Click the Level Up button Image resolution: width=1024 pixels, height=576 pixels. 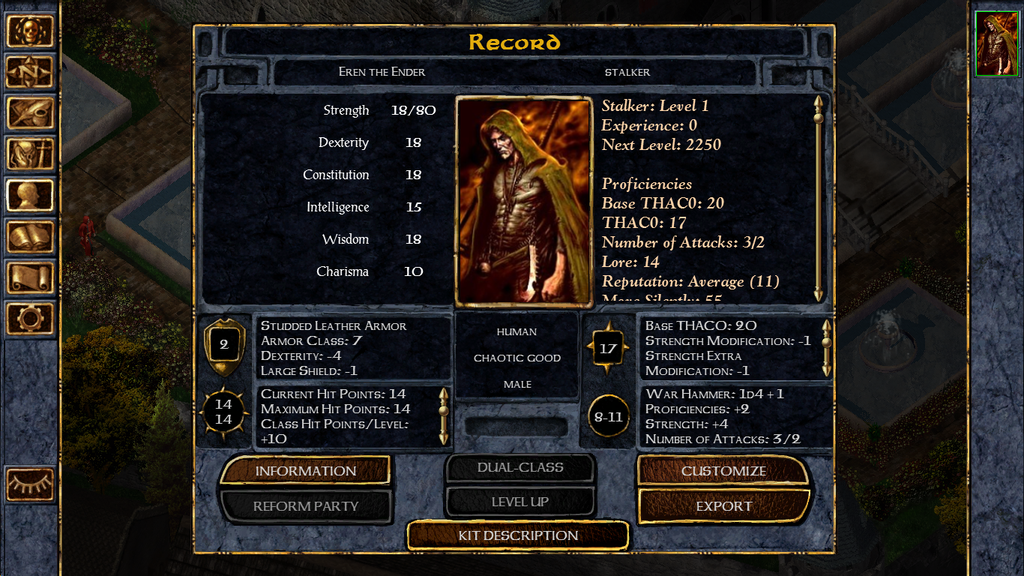[520, 501]
